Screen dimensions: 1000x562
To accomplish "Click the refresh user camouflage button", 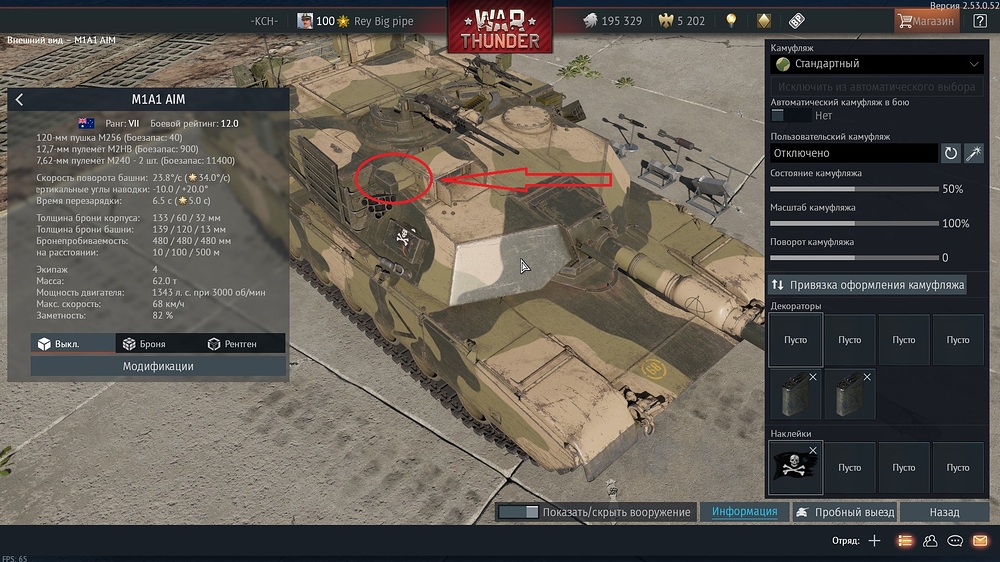I will [950, 153].
